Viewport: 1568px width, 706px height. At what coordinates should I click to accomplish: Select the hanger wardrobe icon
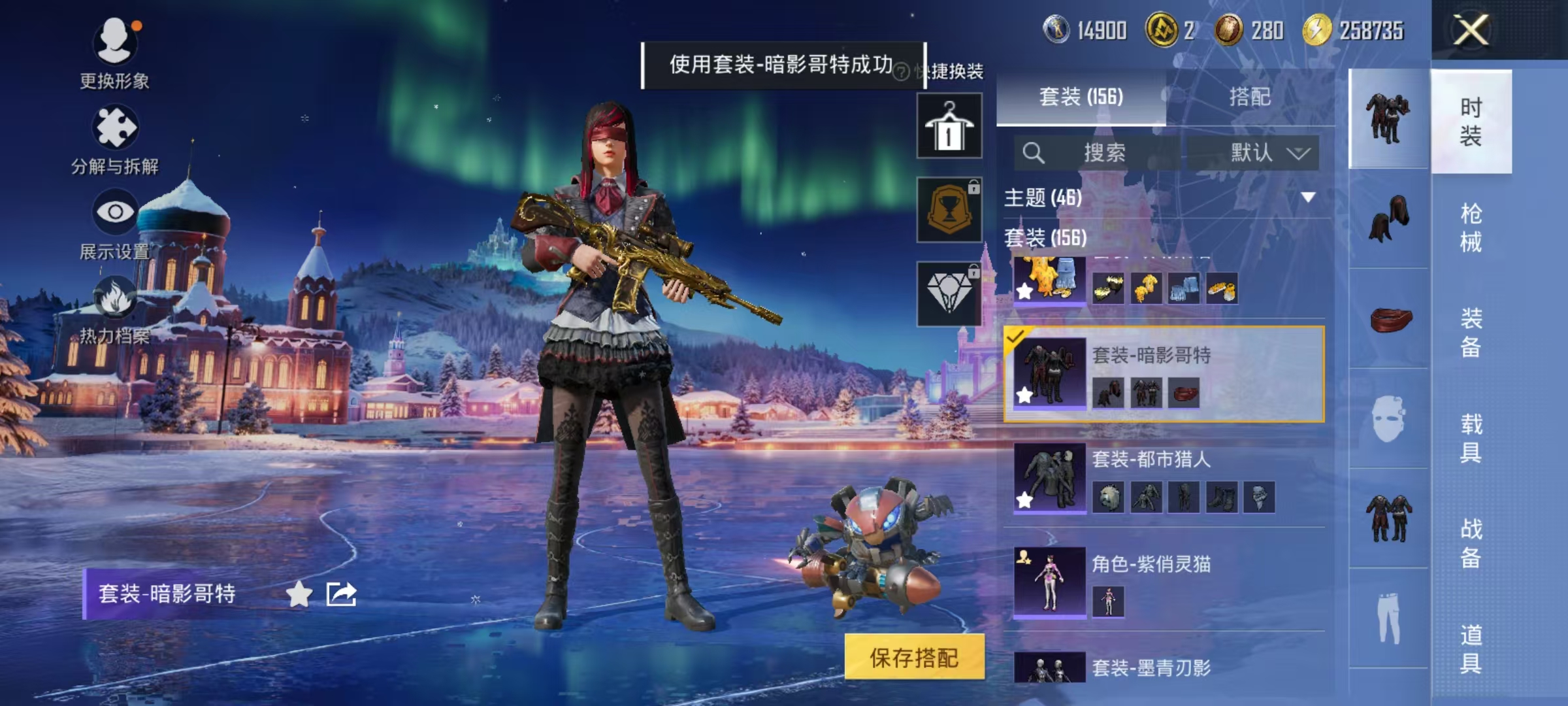[x=951, y=124]
